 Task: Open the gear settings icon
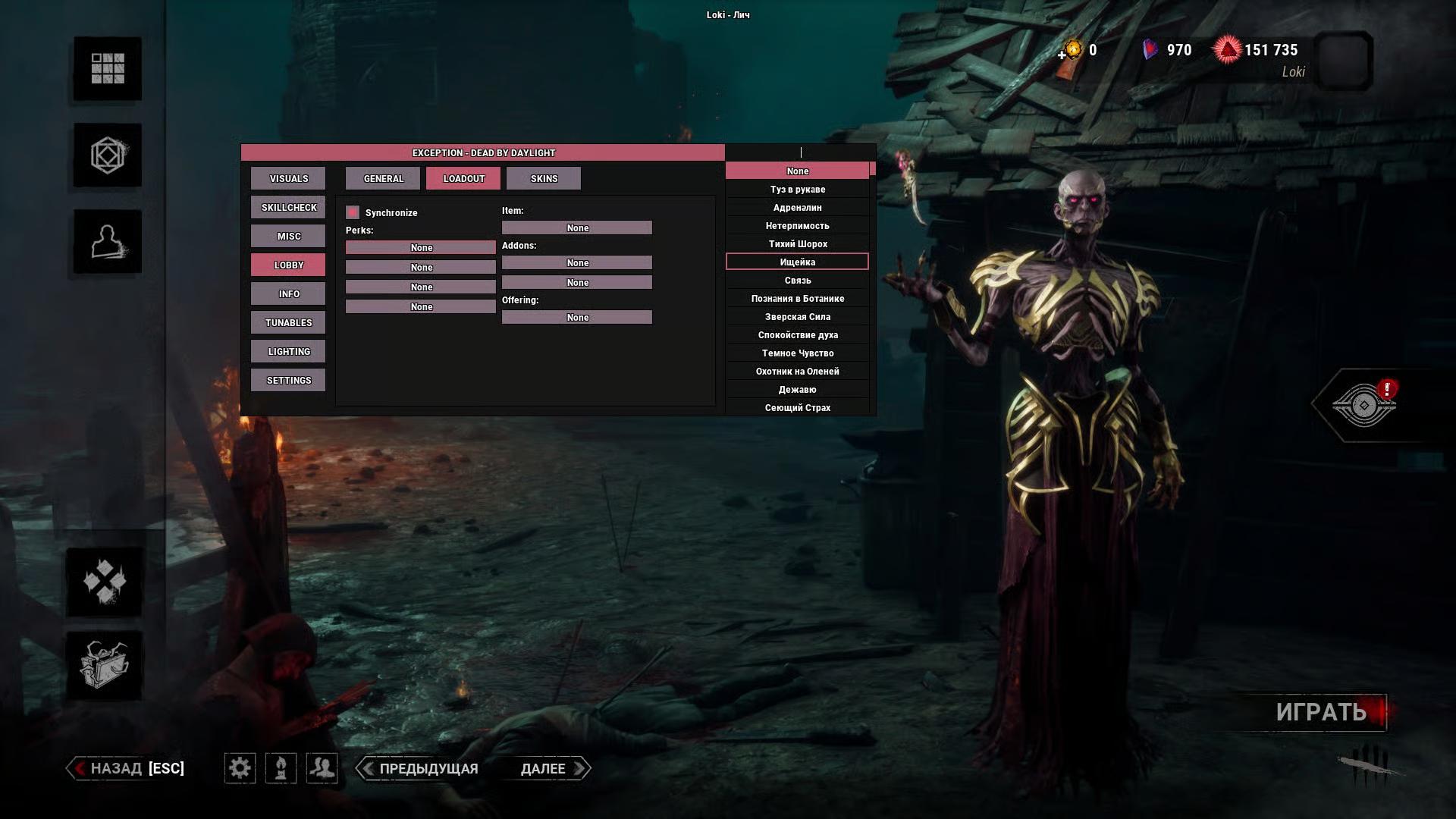(240, 768)
